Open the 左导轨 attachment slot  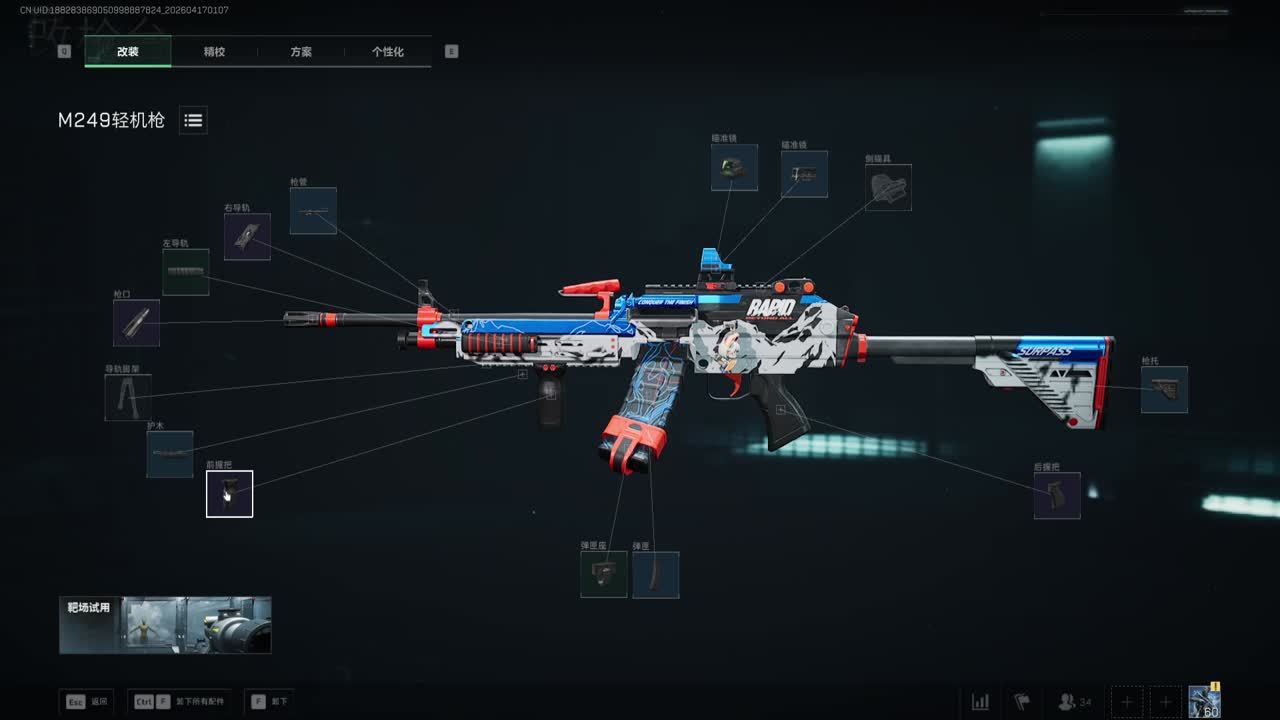click(x=186, y=272)
